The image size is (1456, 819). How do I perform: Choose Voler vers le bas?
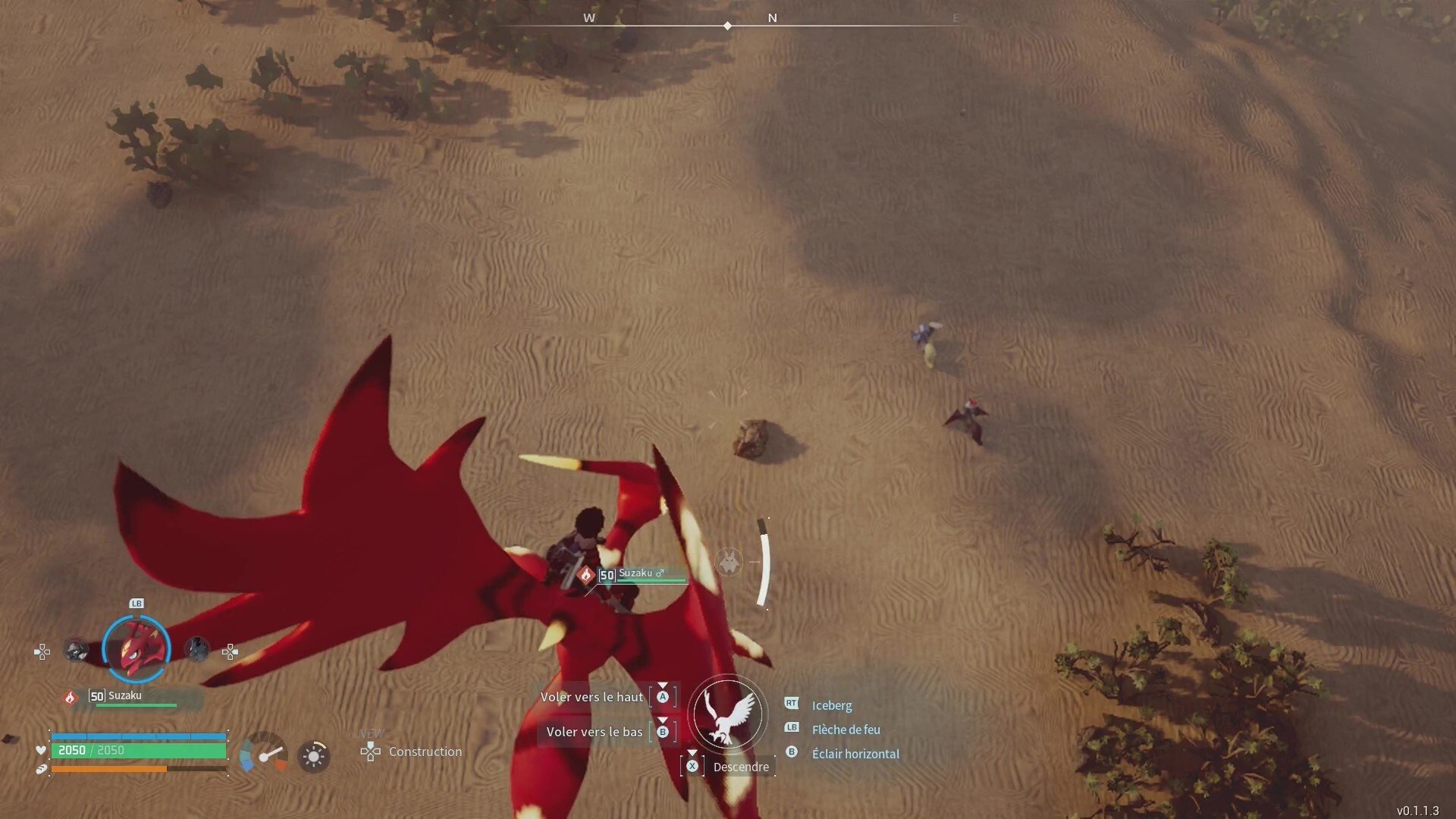[595, 732]
